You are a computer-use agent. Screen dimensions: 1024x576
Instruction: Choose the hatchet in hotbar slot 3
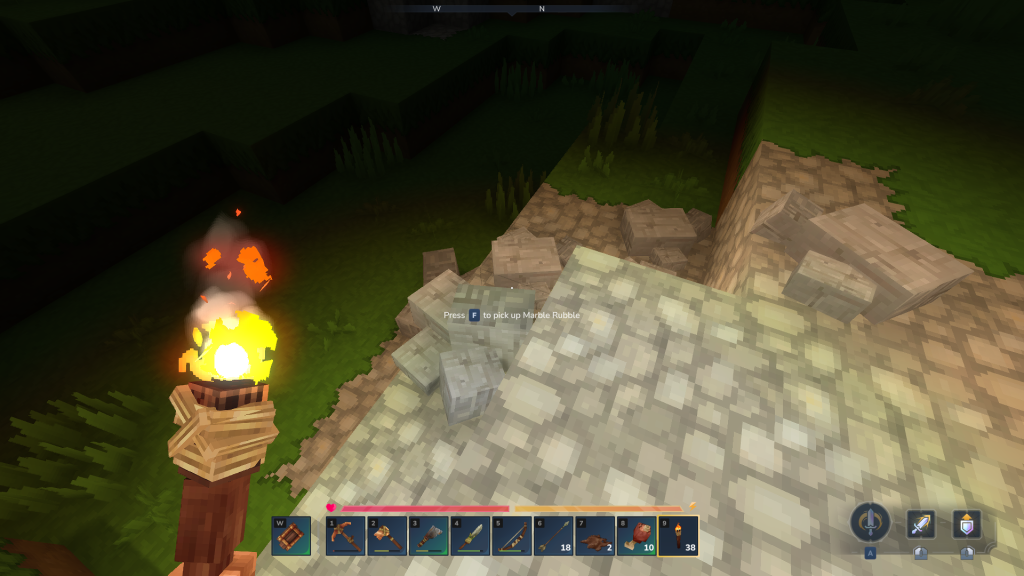tap(428, 536)
